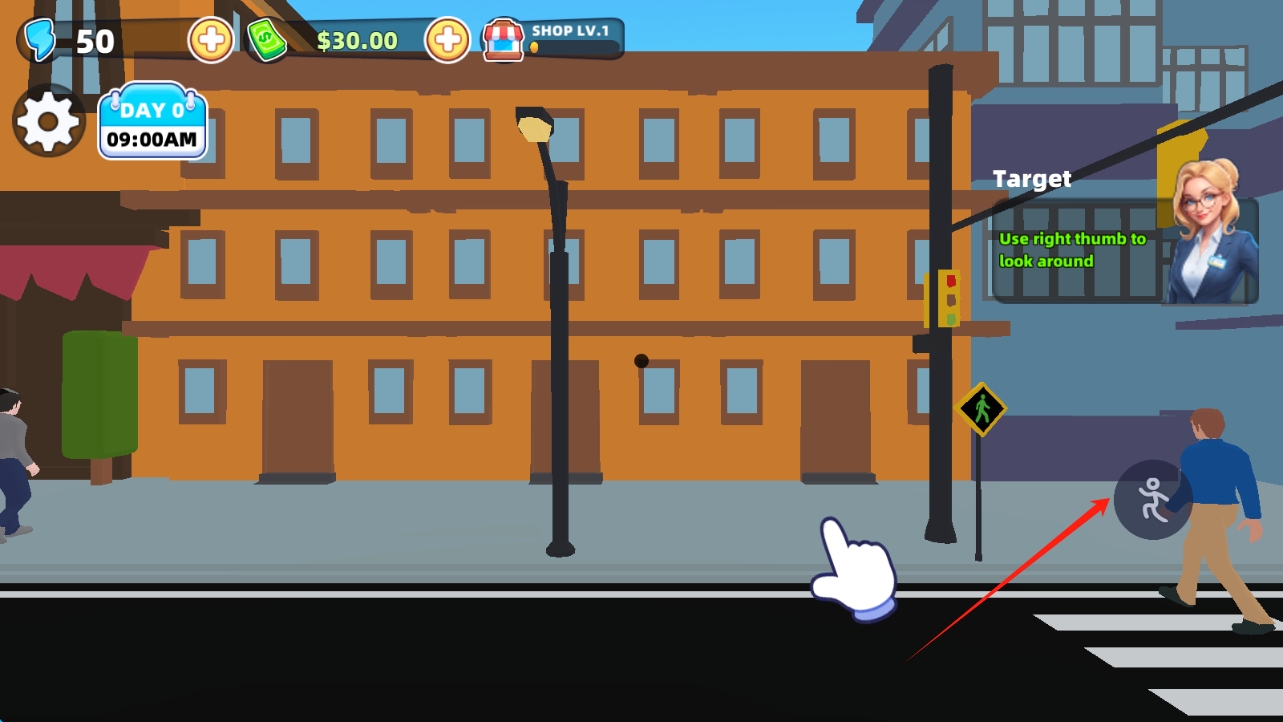Activate the sprint running-man button
The width and height of the screenshot is (1283, 722).
[x=1152, y=499]
